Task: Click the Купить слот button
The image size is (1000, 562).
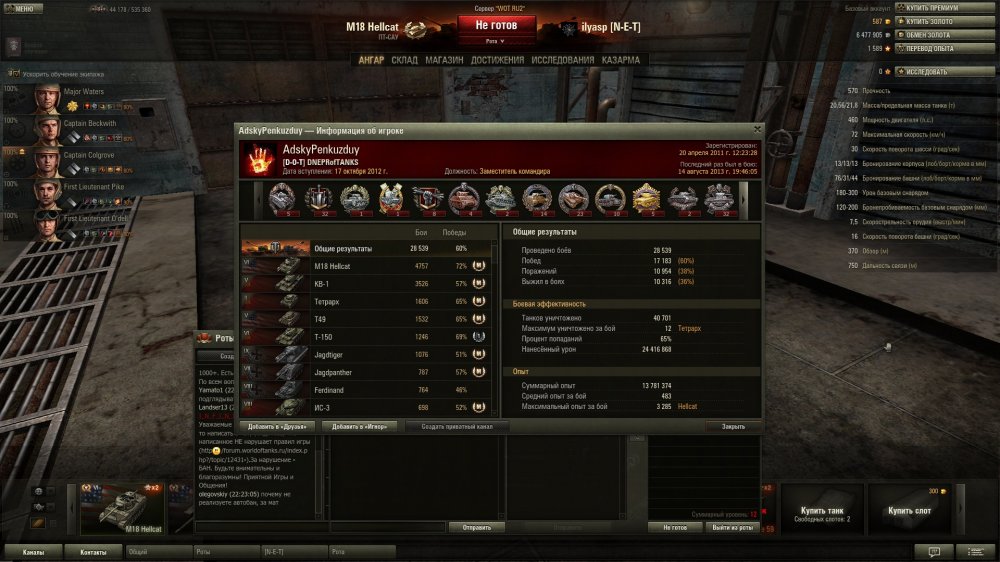Action: [910, 510]
